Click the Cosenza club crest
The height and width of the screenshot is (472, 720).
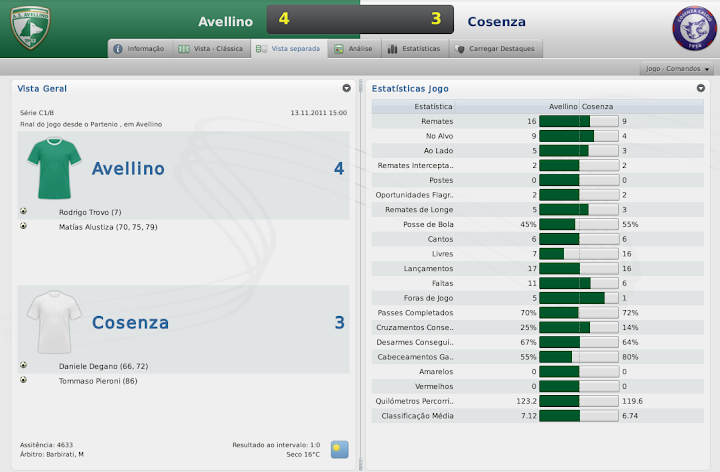pos(693,30)
